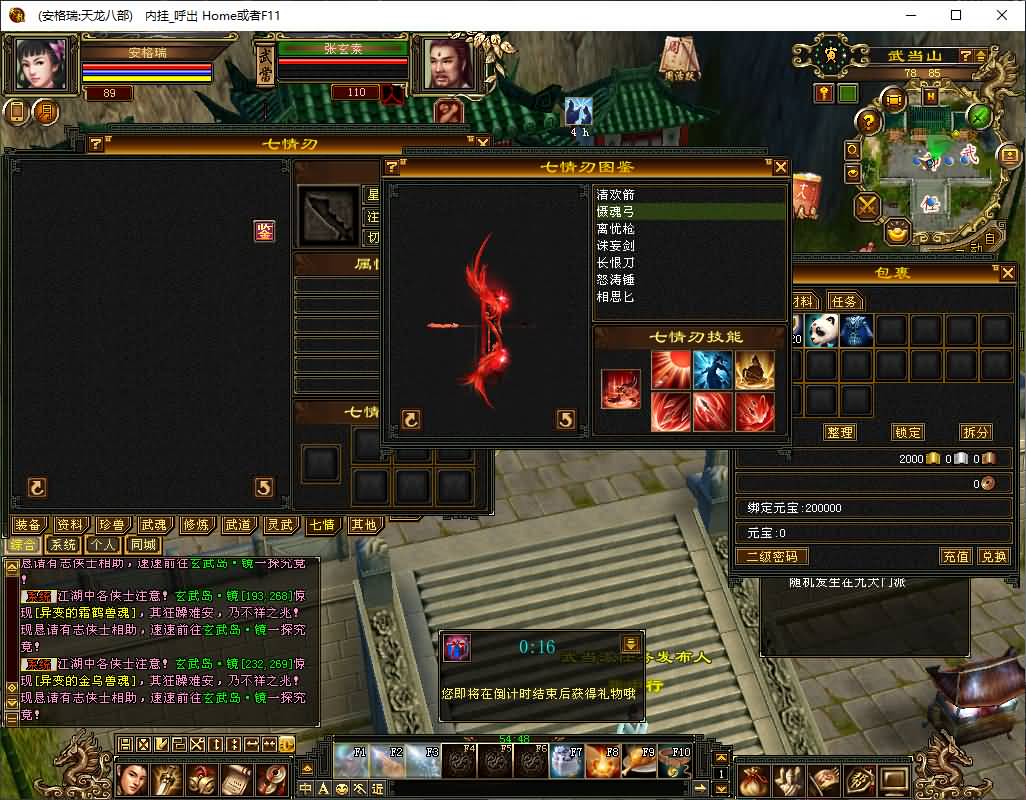Close the 七情刃图鉴 window
This screenshot has height=800, width=1026.
(x=780, y=167)
